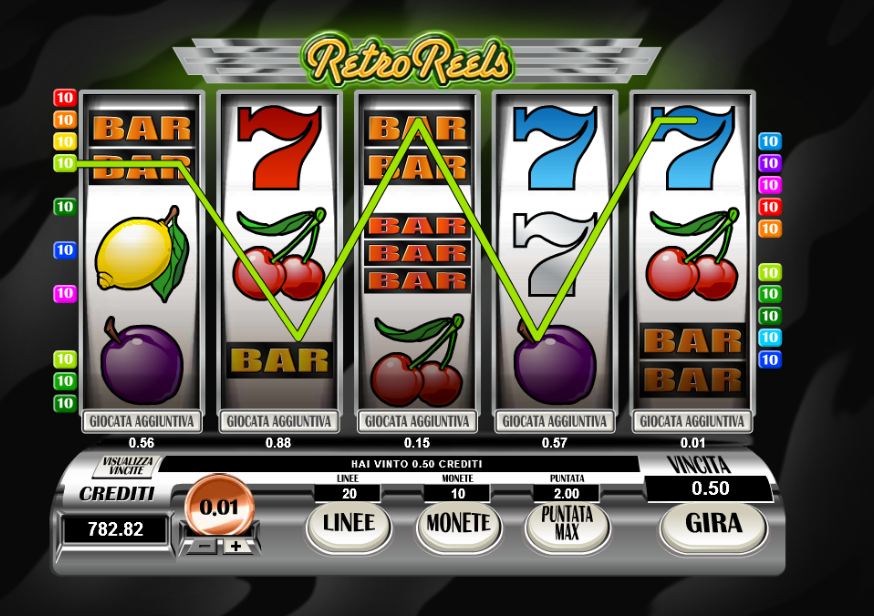Select the yellow payline marker
874x616 pixels.
pos(65,141)
